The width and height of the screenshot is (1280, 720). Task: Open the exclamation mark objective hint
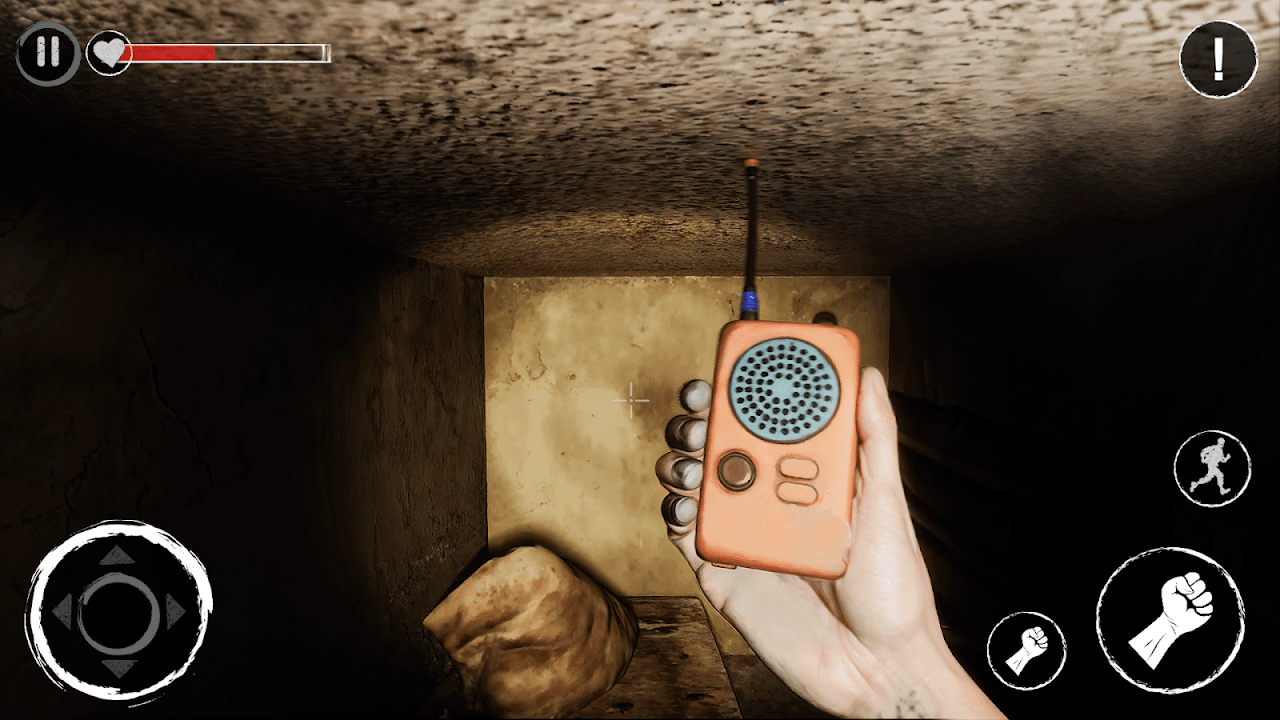pyautogui.click(x=1217, y=60)
